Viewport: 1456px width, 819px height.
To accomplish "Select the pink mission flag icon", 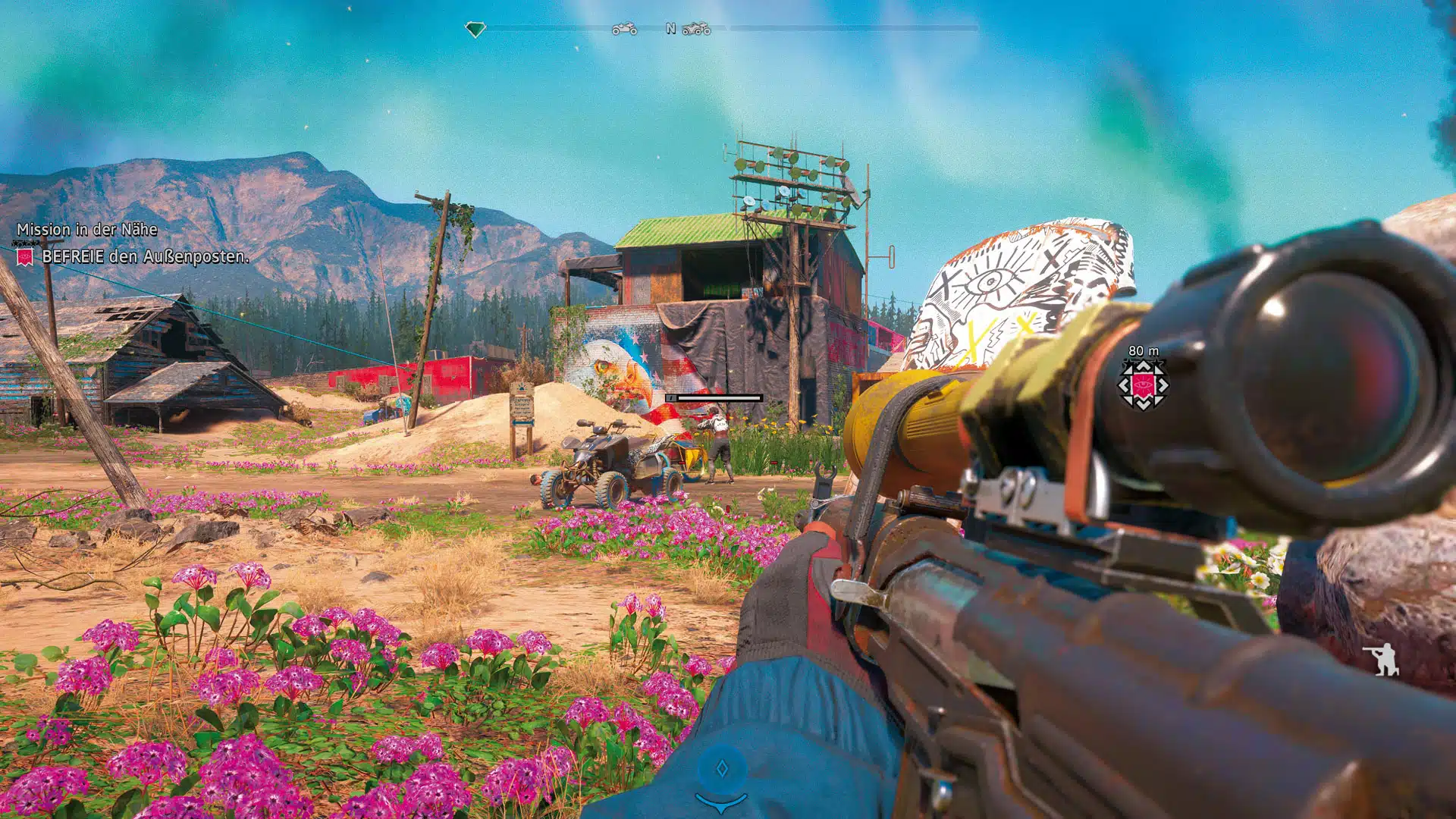I will [x=27, y=258].
